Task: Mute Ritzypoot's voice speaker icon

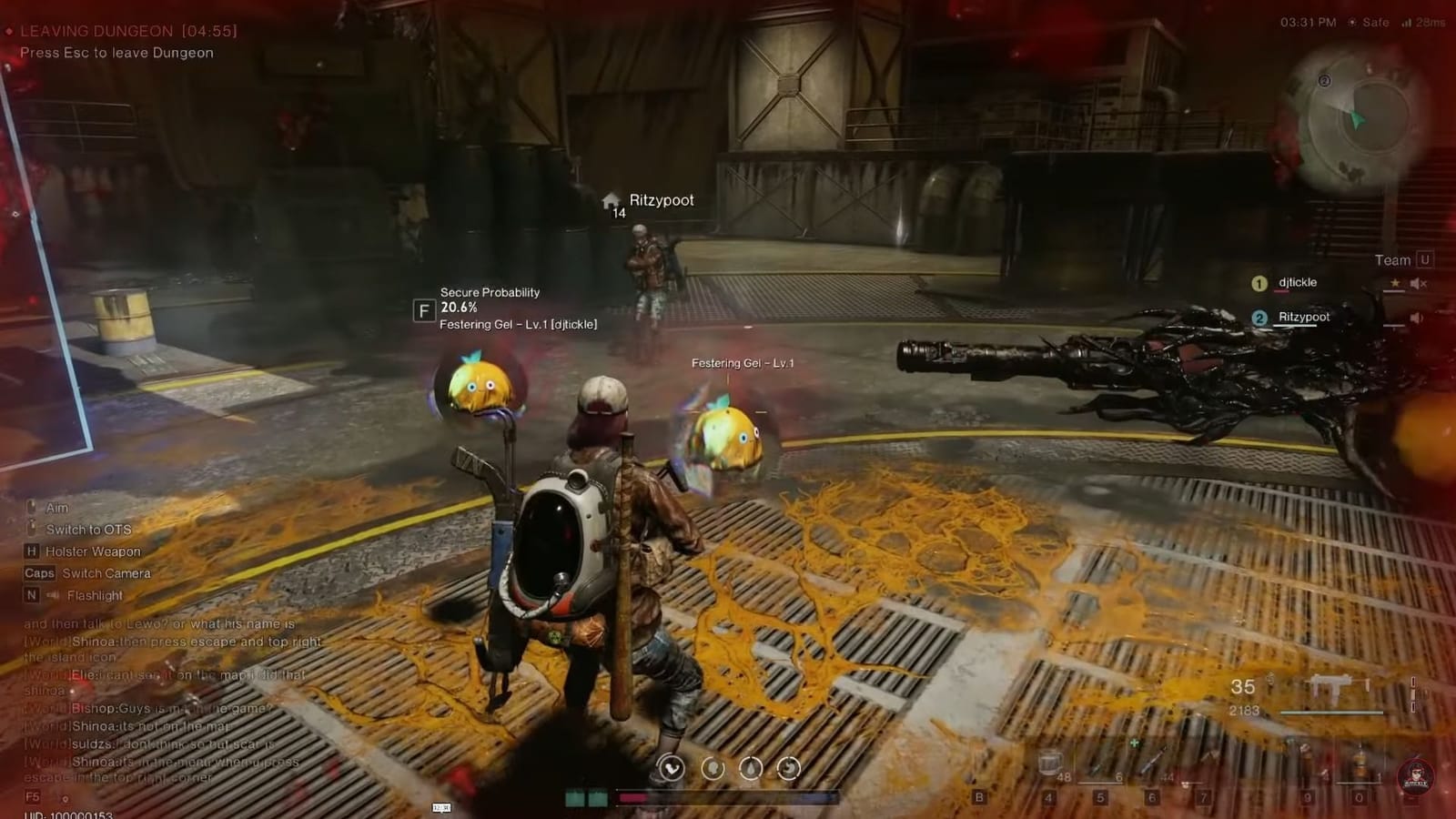Action: pos(1416,318)
